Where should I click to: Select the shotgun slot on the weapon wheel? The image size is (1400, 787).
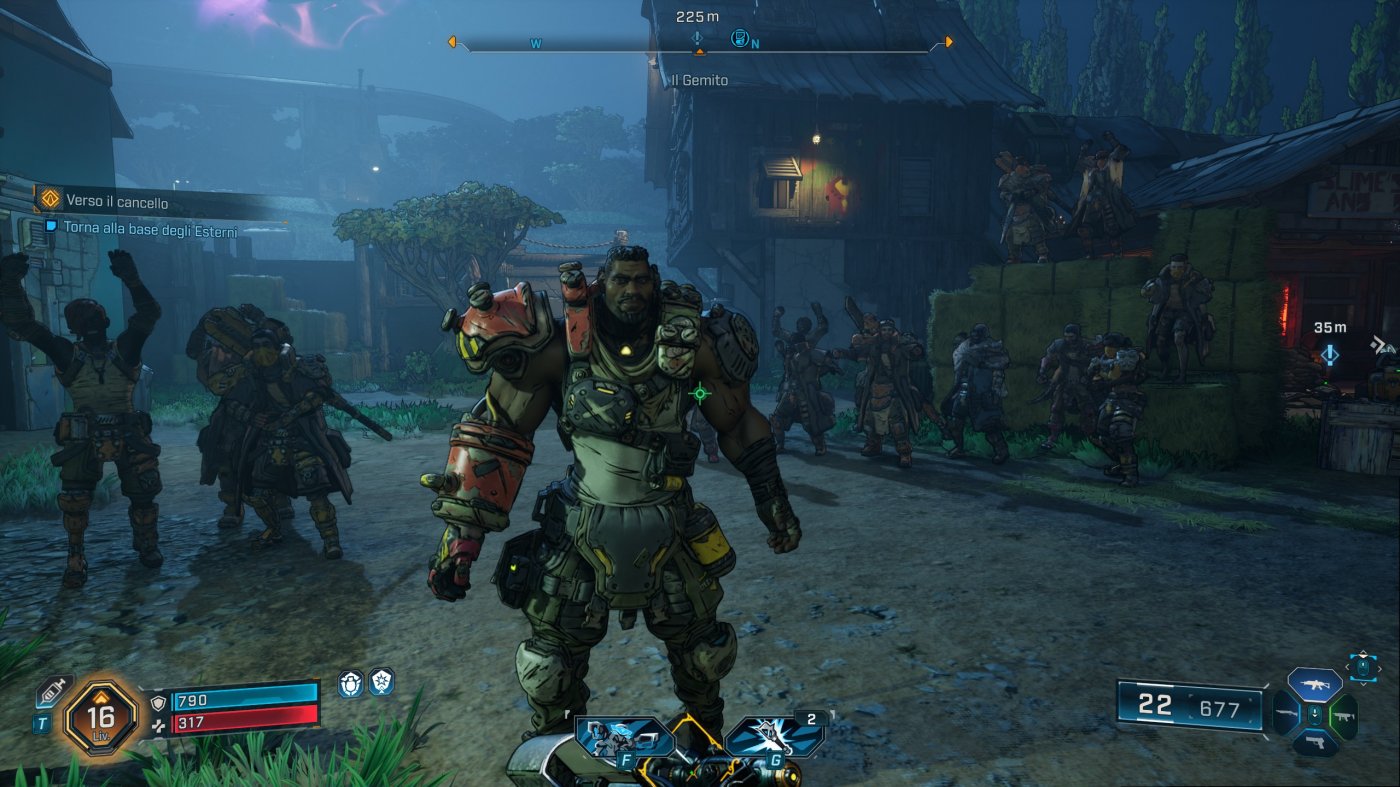[1286, 713]
